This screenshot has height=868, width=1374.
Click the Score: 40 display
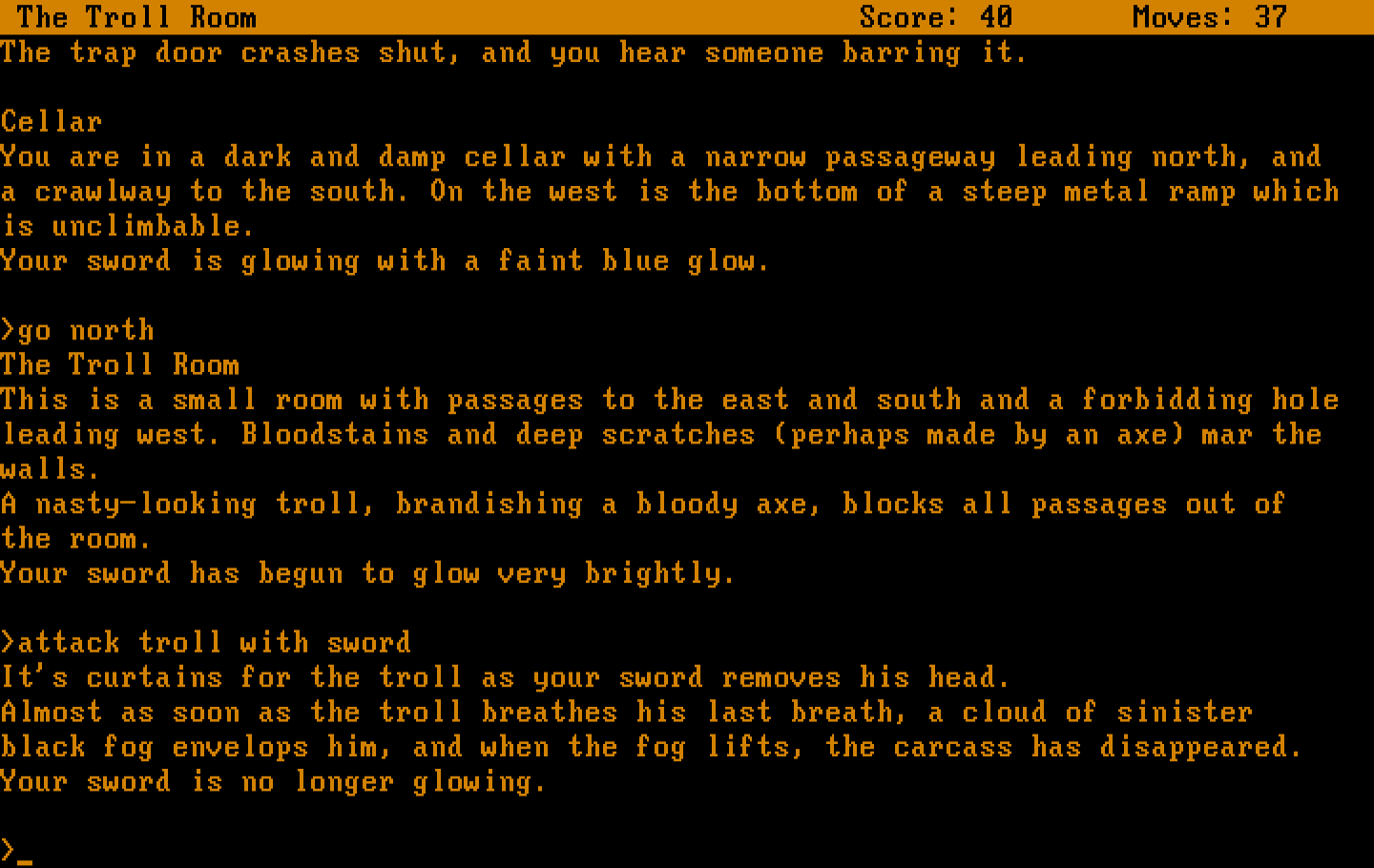pyautogui.click(x=932, y=16)
